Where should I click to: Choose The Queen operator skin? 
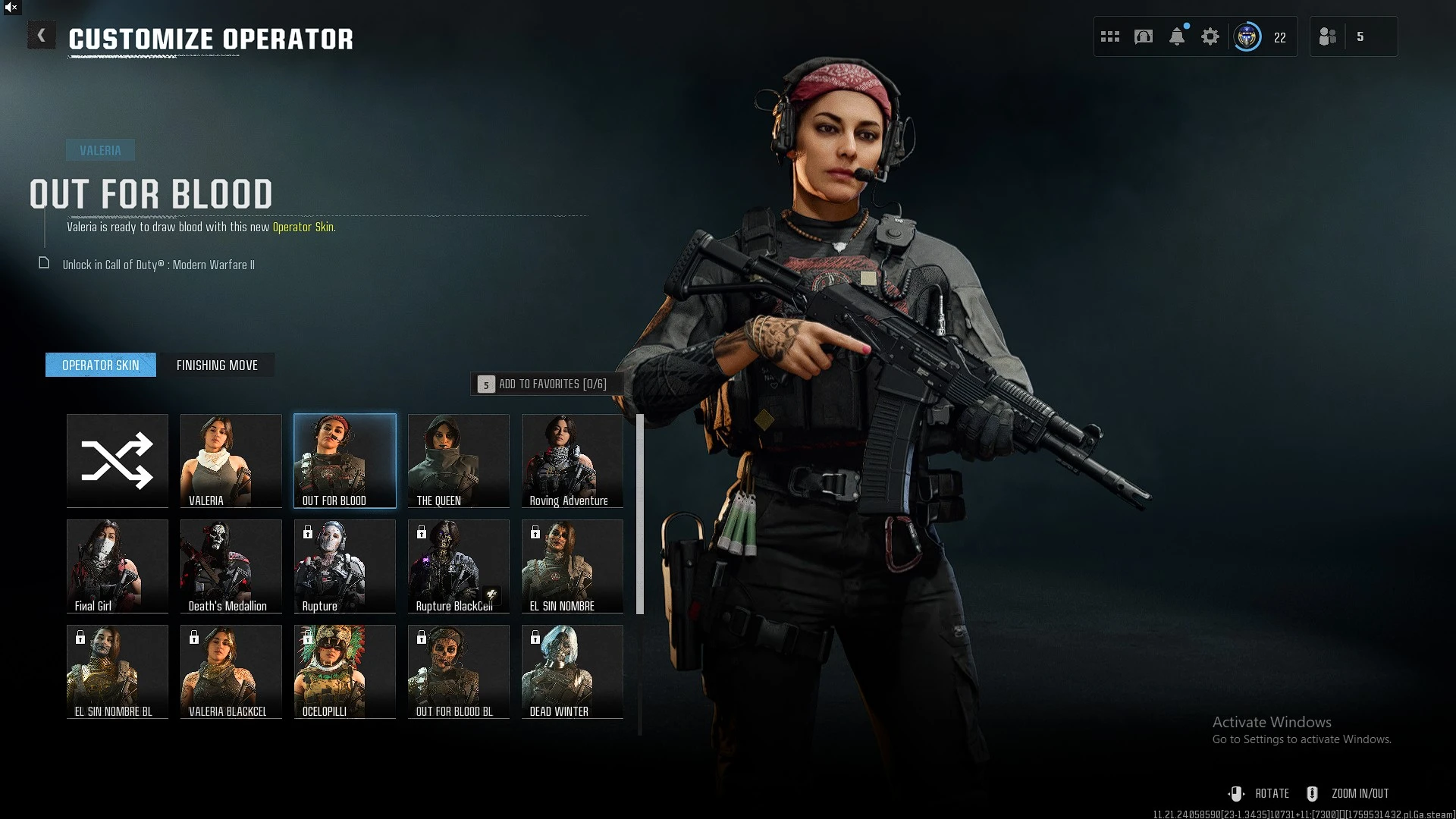[459, 460]
